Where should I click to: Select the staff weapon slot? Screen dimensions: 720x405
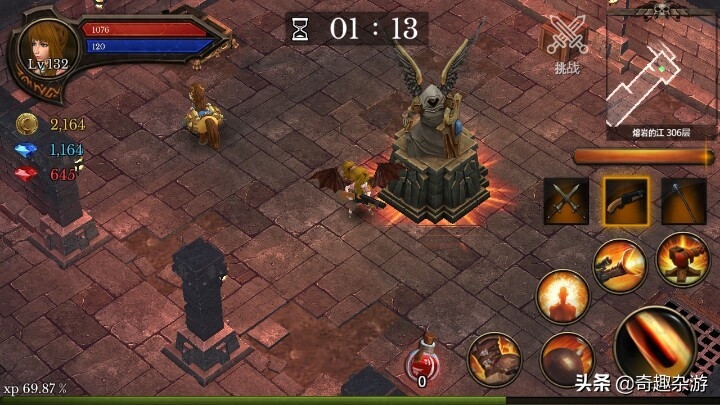pyautogui.click(x=684, y=201)
